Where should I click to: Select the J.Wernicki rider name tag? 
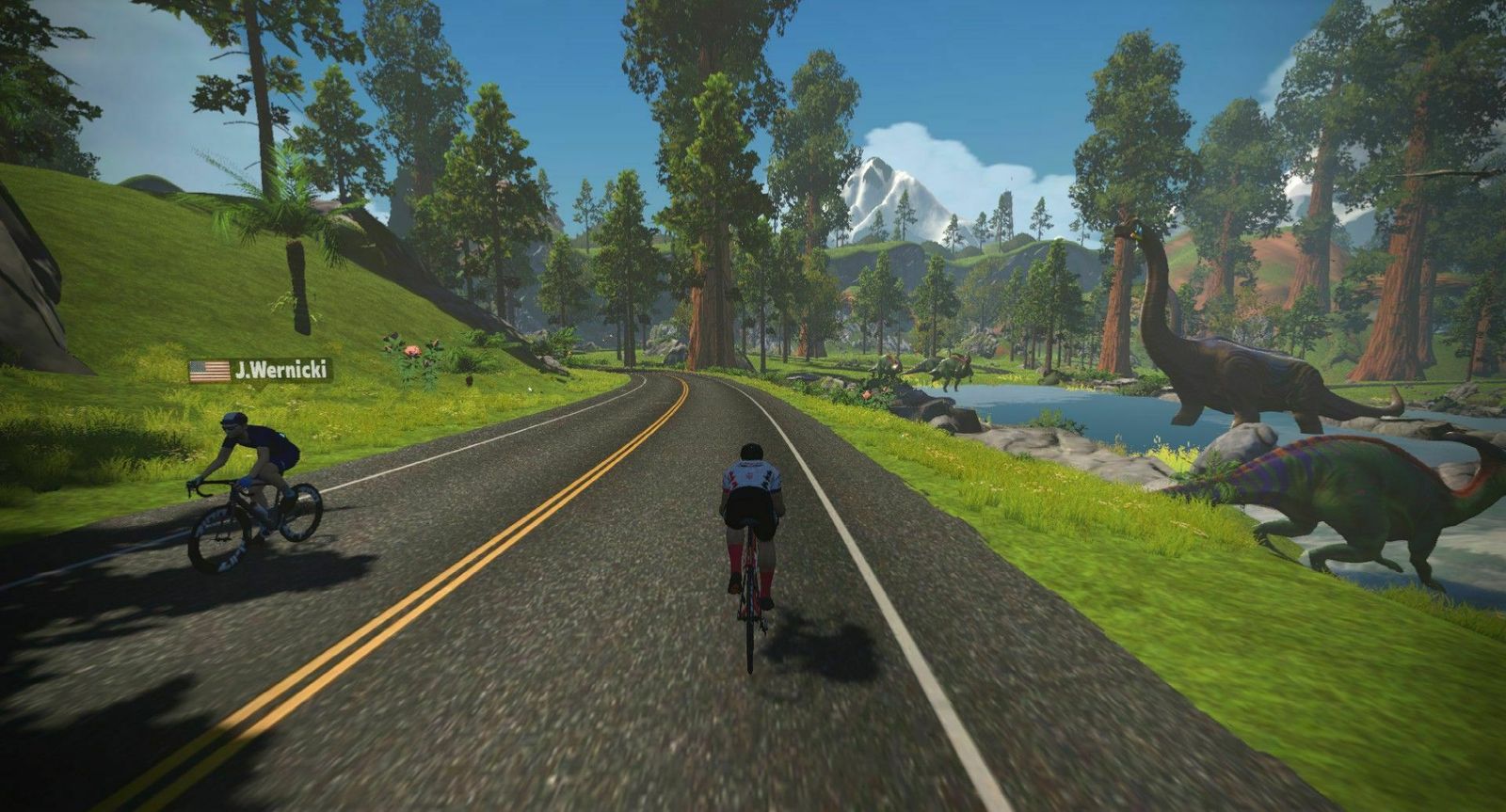[261, 371]
